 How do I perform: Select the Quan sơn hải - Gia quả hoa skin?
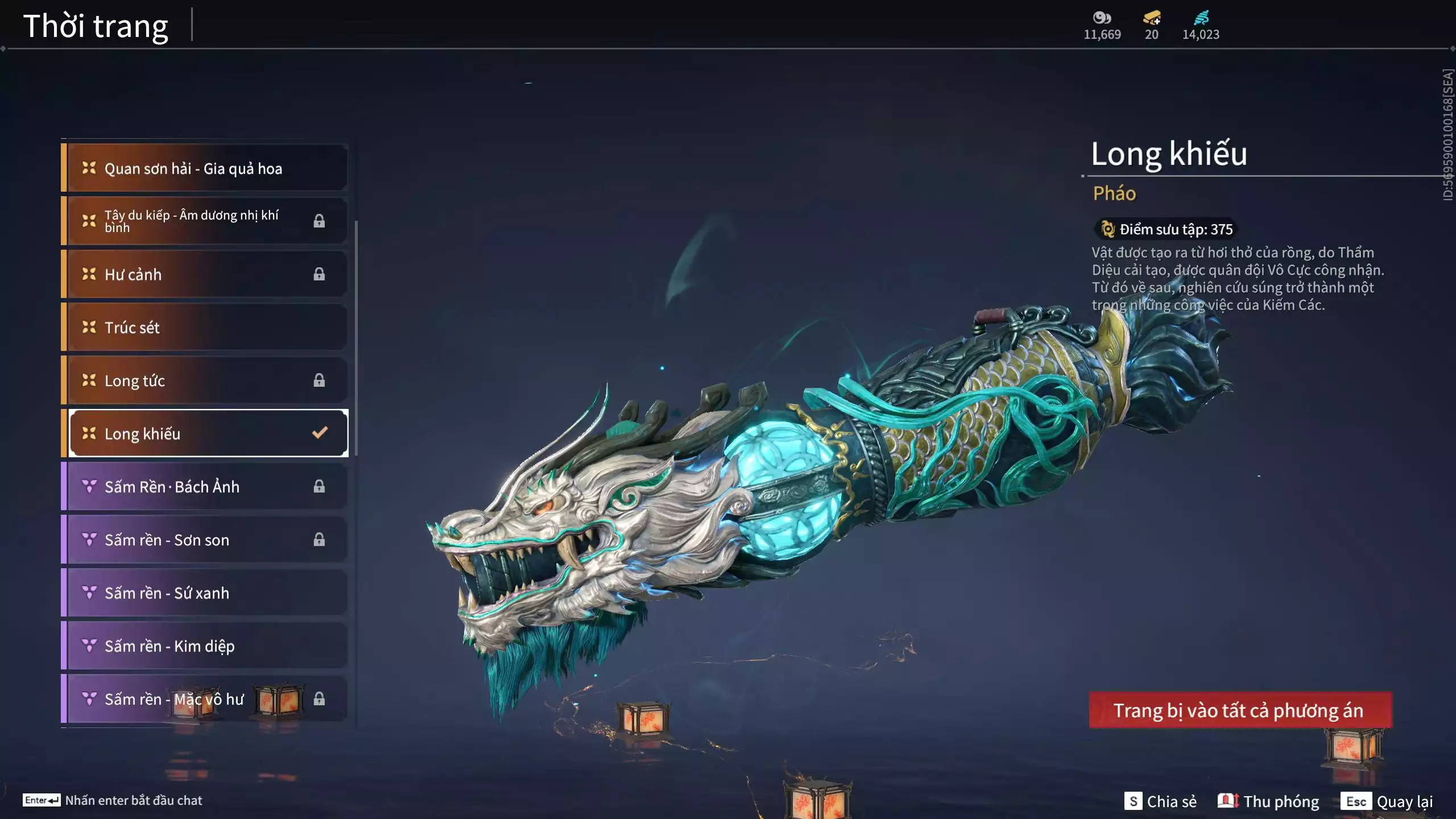[x=205, y=168]
